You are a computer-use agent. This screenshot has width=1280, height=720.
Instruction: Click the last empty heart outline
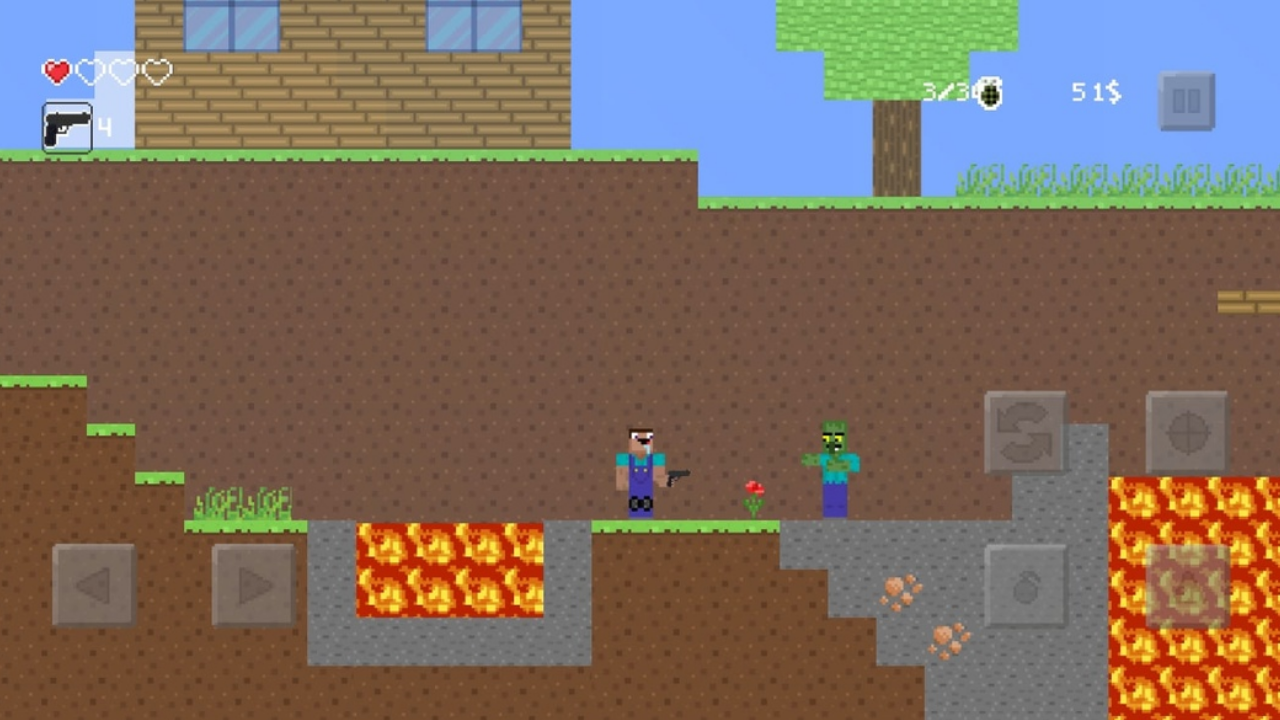156,71
